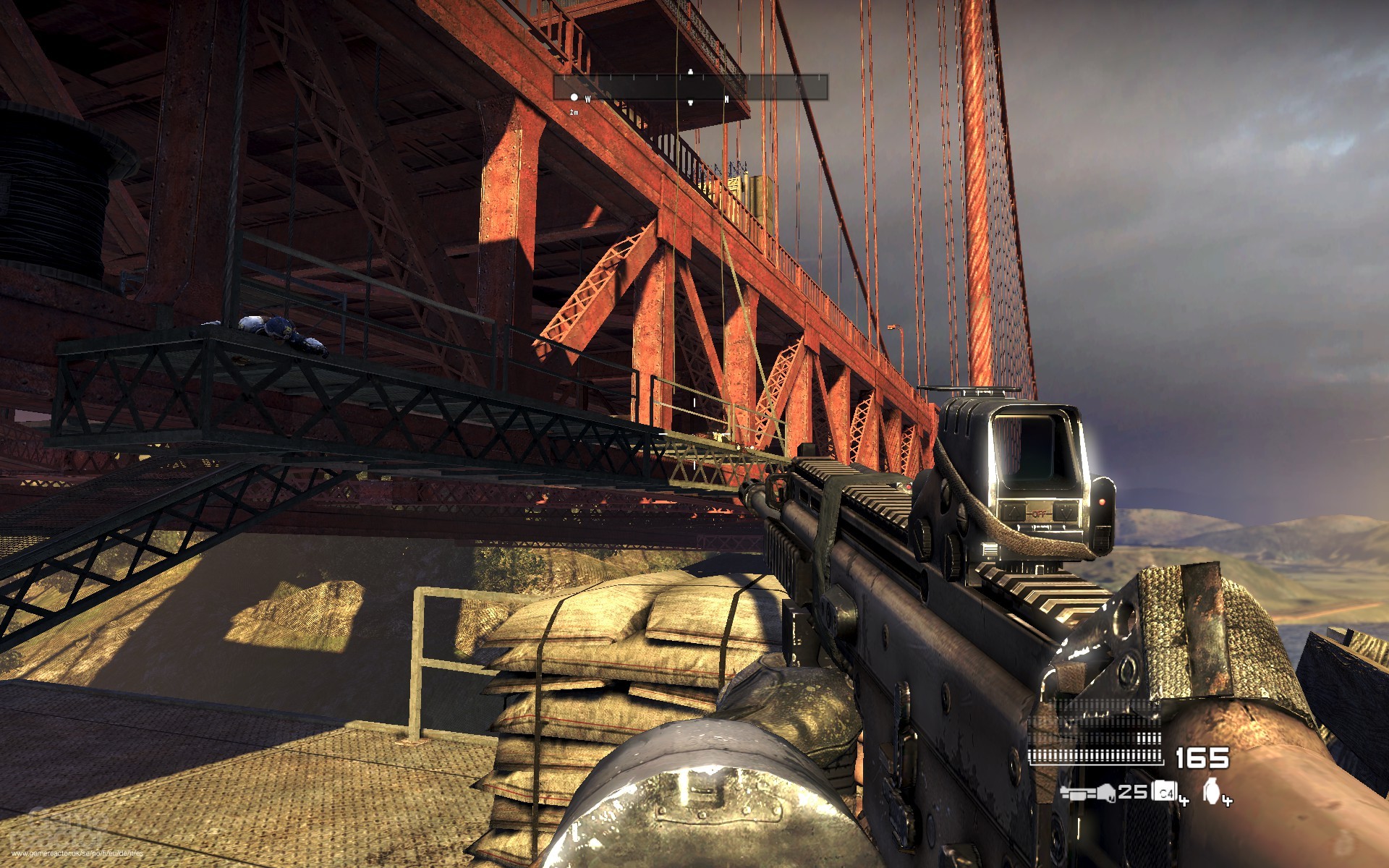This screenshot has width=1389, height=868.
Task: Click the white objective dot on the compass
Action: tap(574, 98)
